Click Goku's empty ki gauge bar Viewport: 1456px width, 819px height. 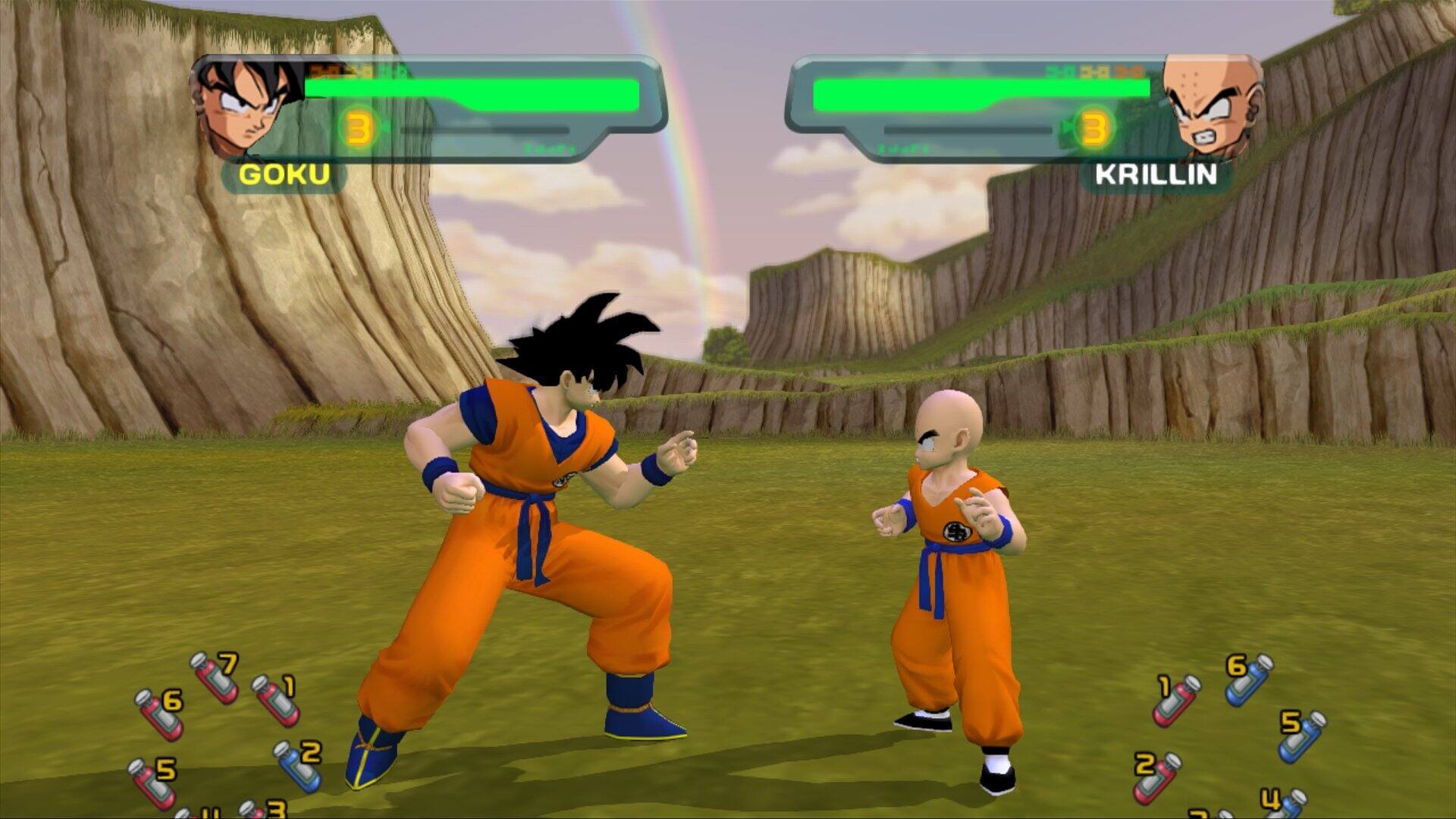pyautogui.click(x=485, y=130)
